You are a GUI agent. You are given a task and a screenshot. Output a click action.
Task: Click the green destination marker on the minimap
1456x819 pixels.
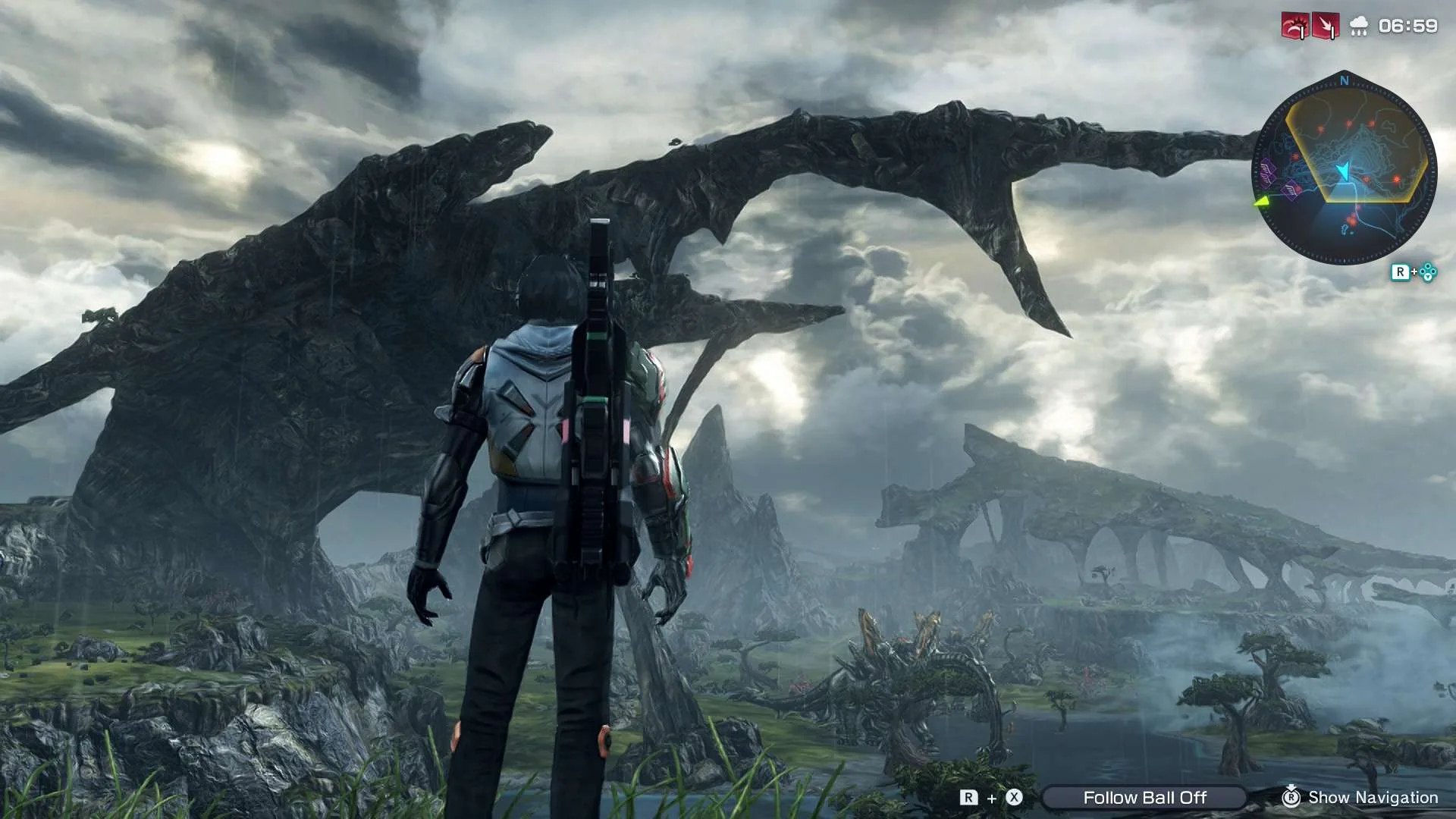point(1261,201)
